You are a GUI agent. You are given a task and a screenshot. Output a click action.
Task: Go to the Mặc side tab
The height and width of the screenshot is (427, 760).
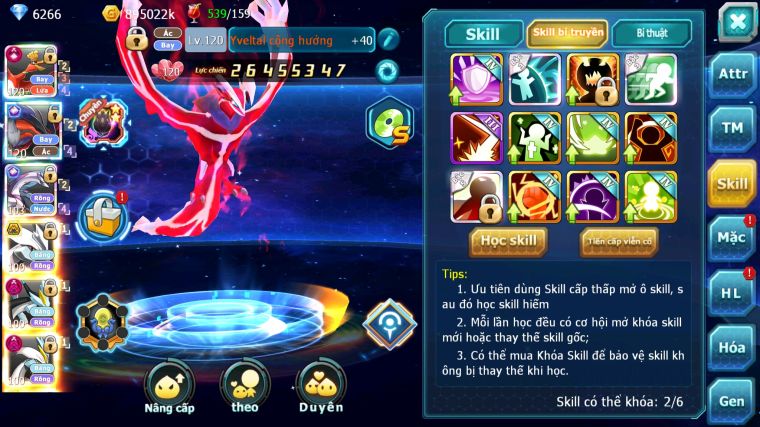[x=732, y=237]
